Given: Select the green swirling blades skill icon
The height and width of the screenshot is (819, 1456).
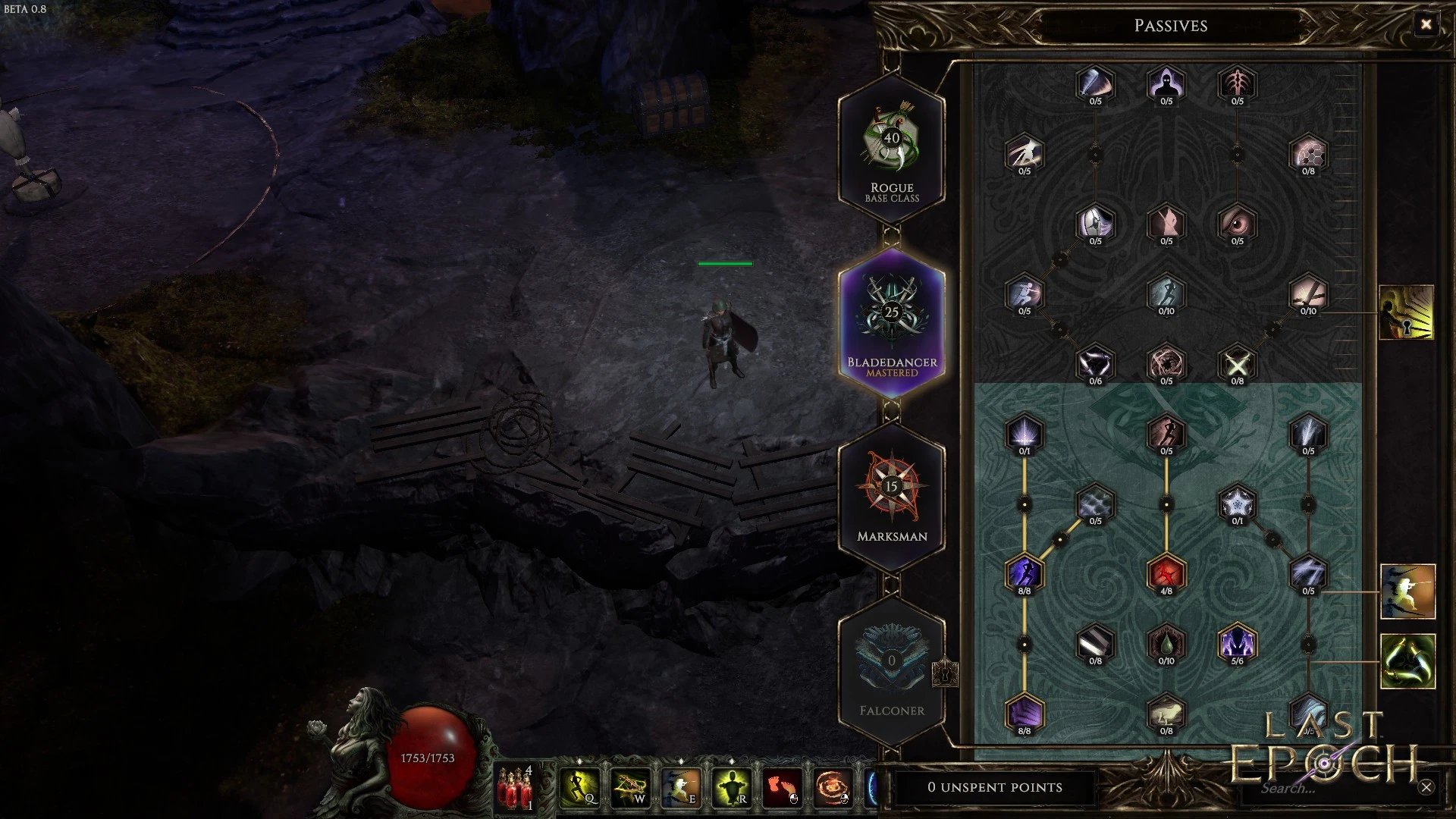Looking at the screenshot, I should click(1407, 661).
